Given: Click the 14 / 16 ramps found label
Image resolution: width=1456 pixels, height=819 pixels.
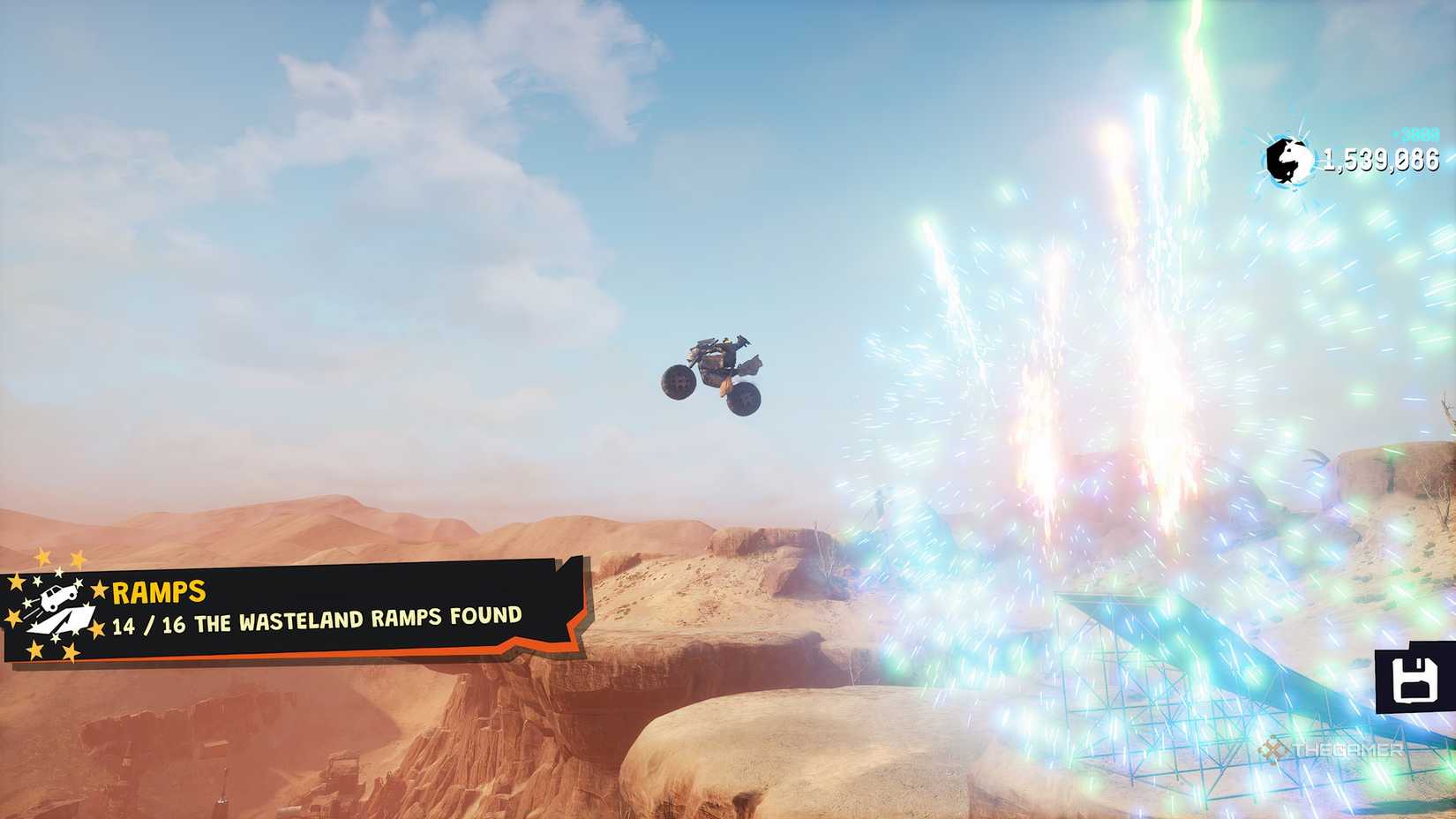Looking at the screenshot, I should click(x=318, y=620).
